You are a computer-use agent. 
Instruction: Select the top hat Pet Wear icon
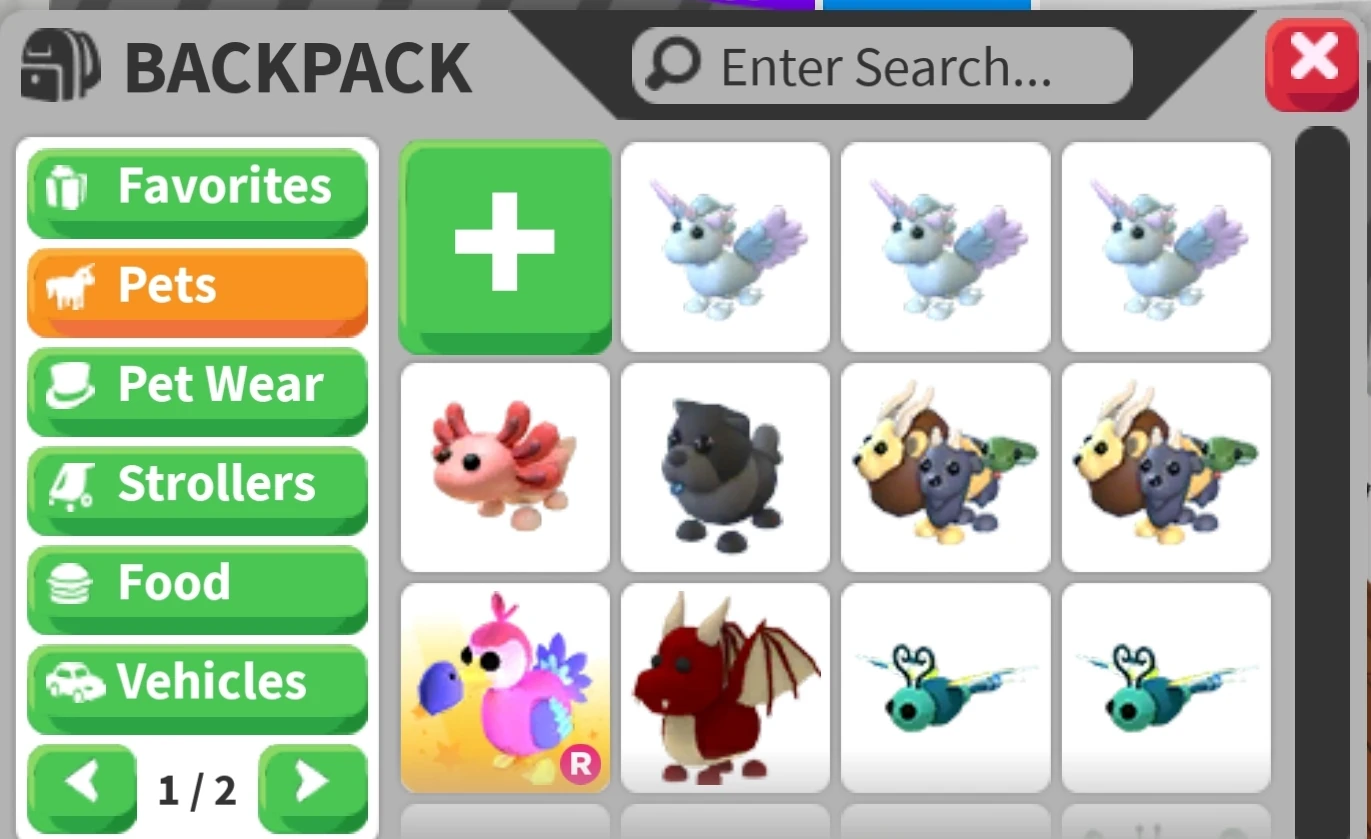[72, 384]
